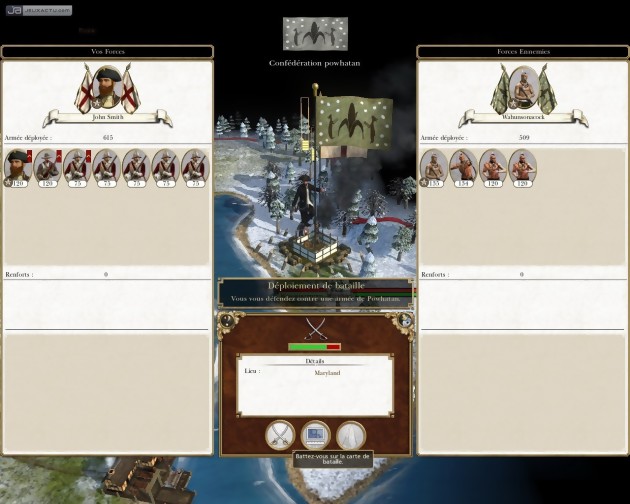Choose the auto-resolve computer screen button
The width and height of the screenshot is (630, 504).
point(315,435)
